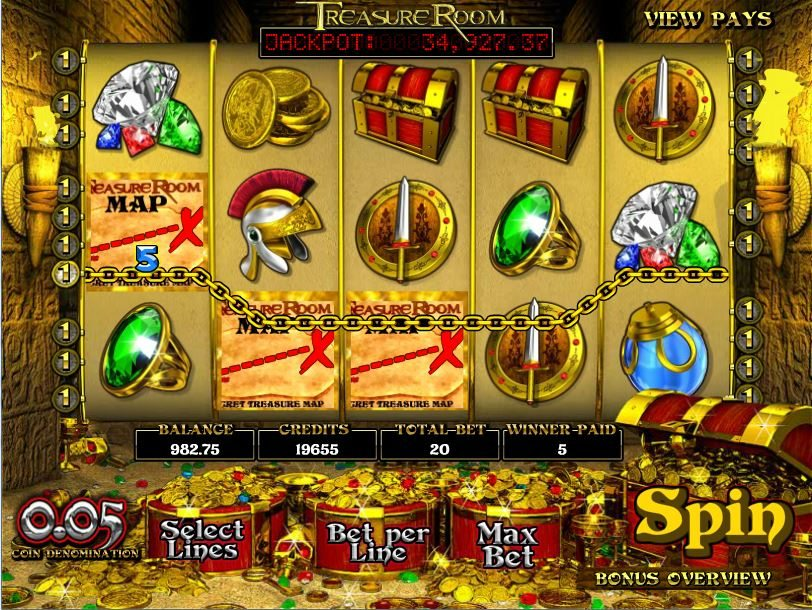Place the Max Bet
This screenshot has height=610, width=812.
coord(508,543)
